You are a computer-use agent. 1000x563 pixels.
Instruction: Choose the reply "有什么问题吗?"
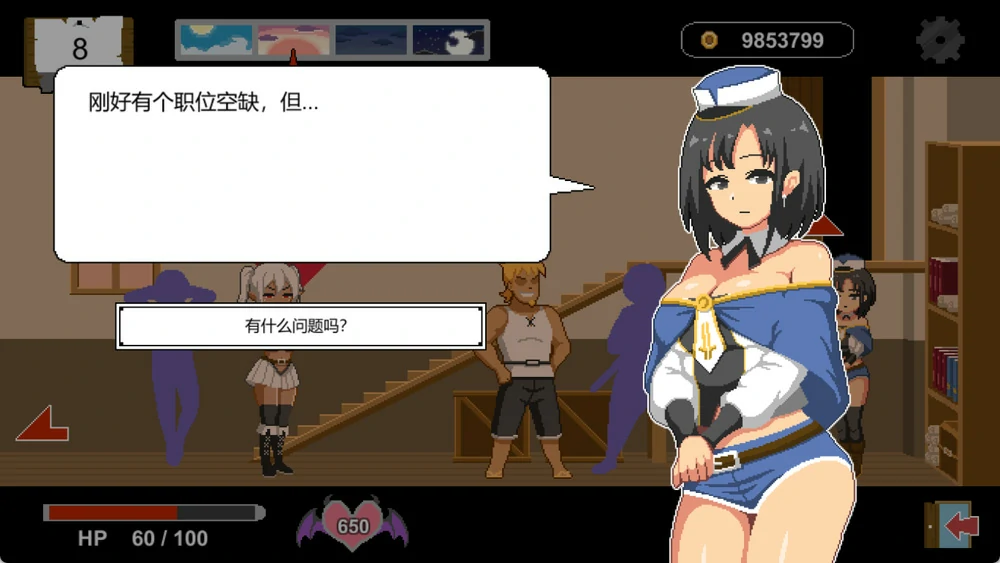[x=300, y=326]
